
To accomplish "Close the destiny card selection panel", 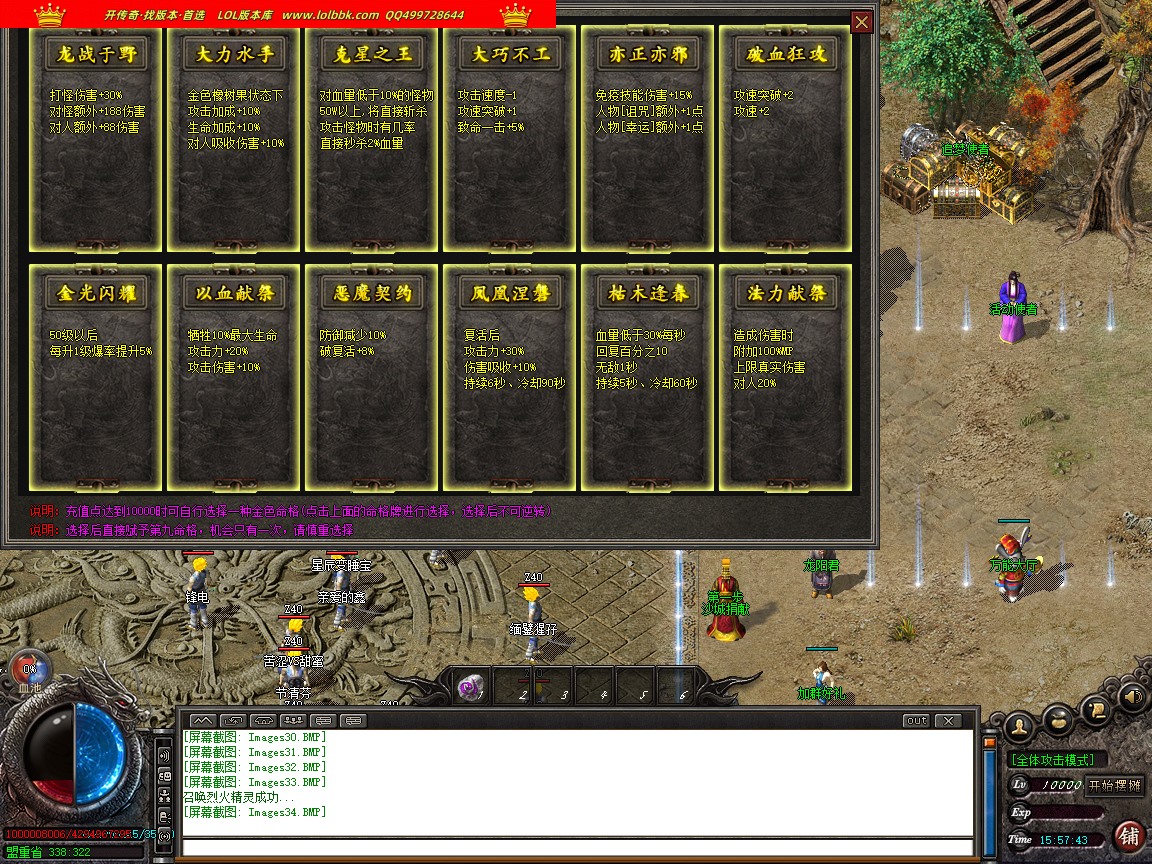I will pyautogui.click(x=861, y=22).
